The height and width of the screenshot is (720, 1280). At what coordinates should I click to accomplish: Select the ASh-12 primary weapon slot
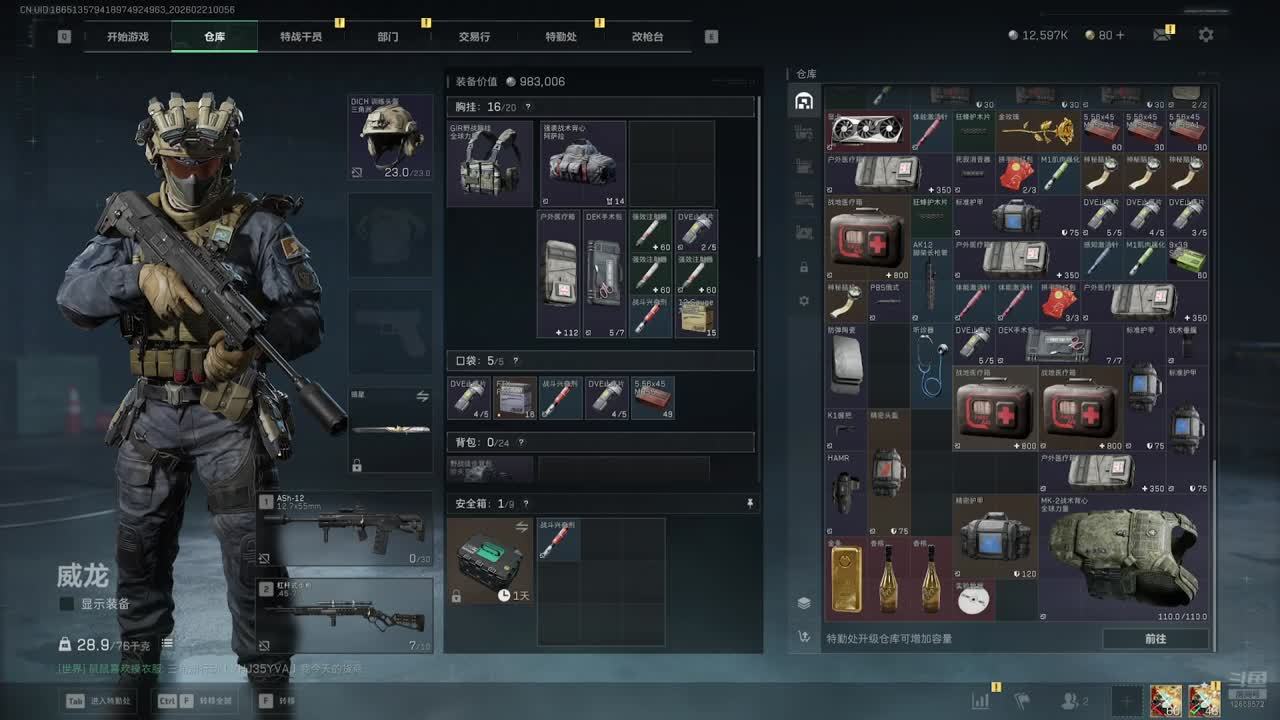tap(345, 529)
